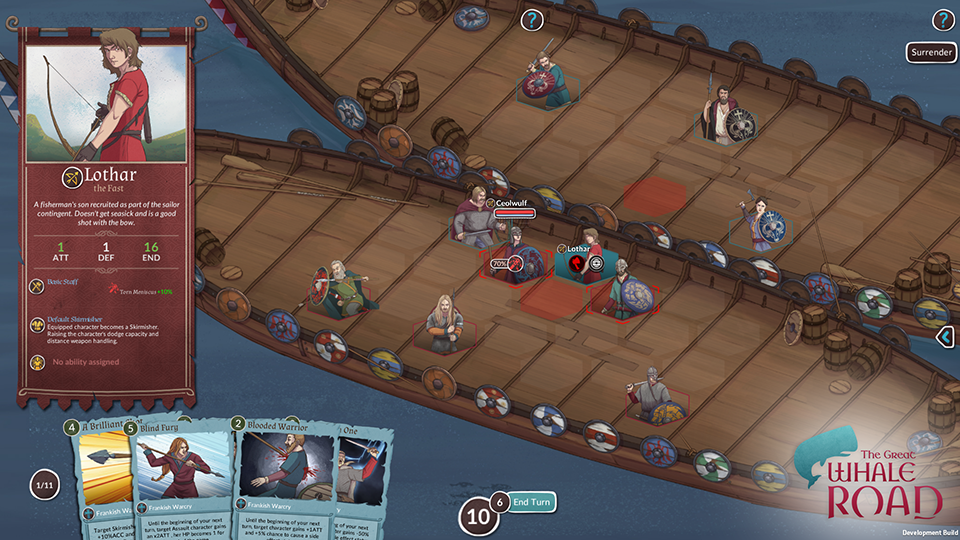
Task: Select the empty ability slot icon
Action: coord(35,362)
